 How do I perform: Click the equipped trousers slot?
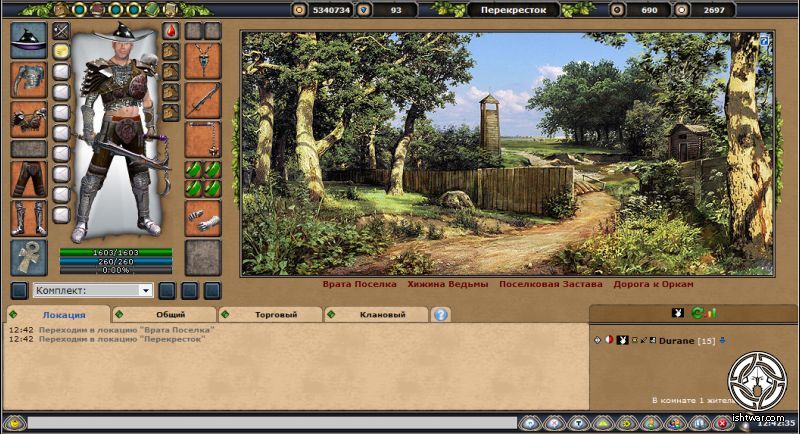pyautogui.click(x=28, y=178)
